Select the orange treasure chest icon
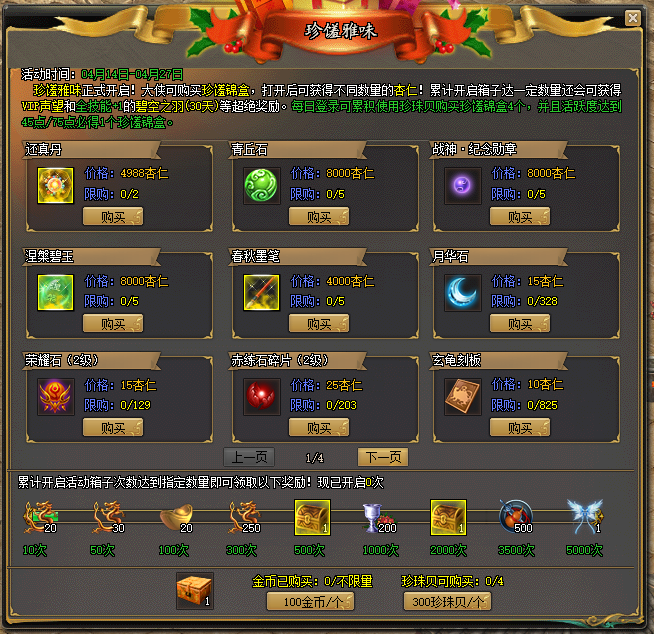Image resolution: width=654 pixels, height=634 pixels. click(193, 591)
